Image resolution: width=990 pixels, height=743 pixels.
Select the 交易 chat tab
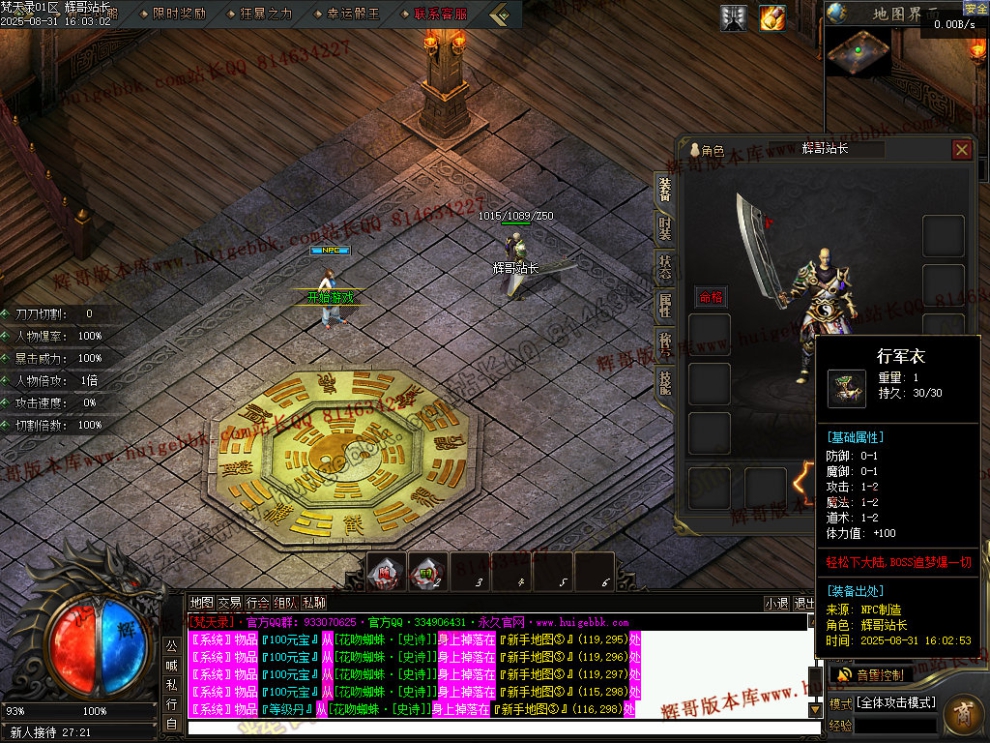[x=230, y=603]
